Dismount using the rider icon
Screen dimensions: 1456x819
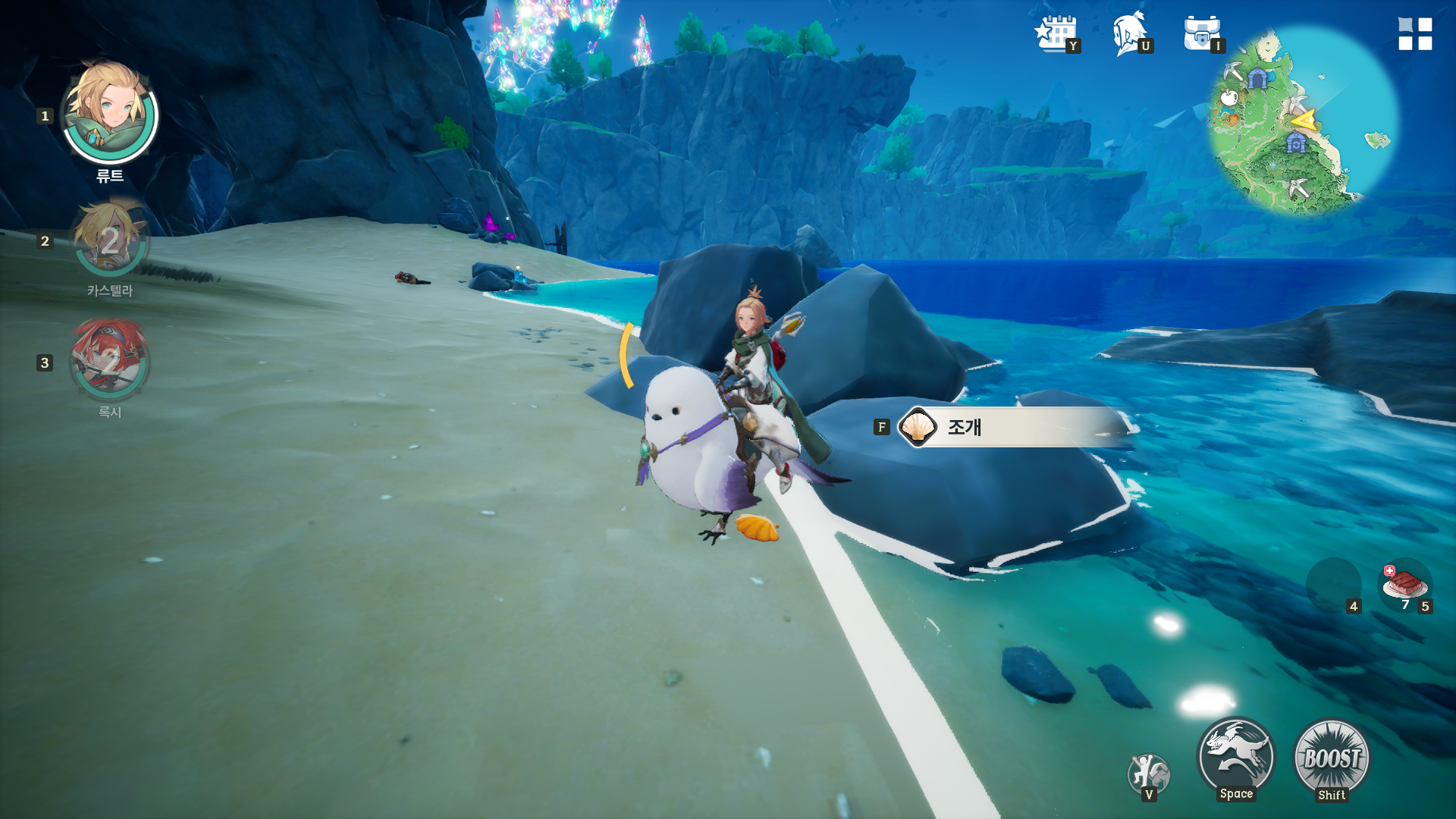coord(1149,773)
